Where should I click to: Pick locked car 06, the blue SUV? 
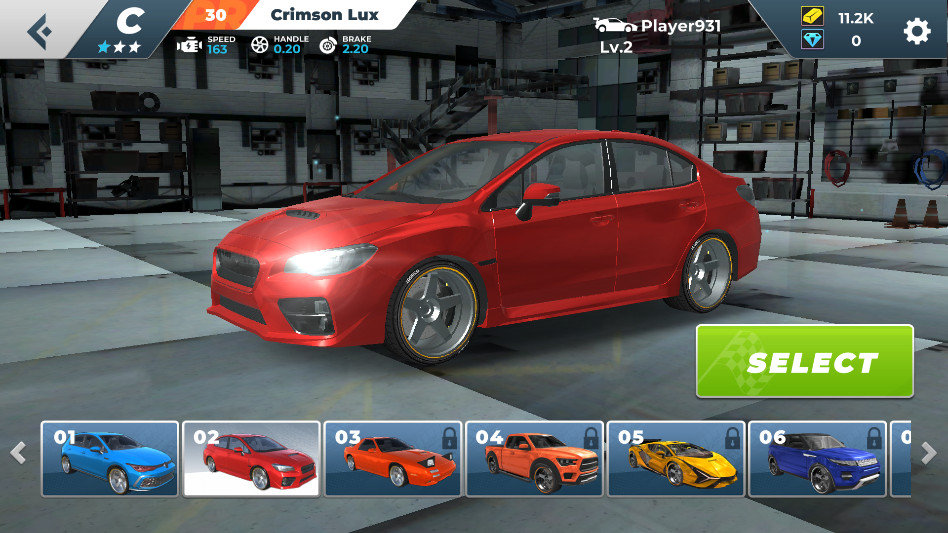[816, 459]
